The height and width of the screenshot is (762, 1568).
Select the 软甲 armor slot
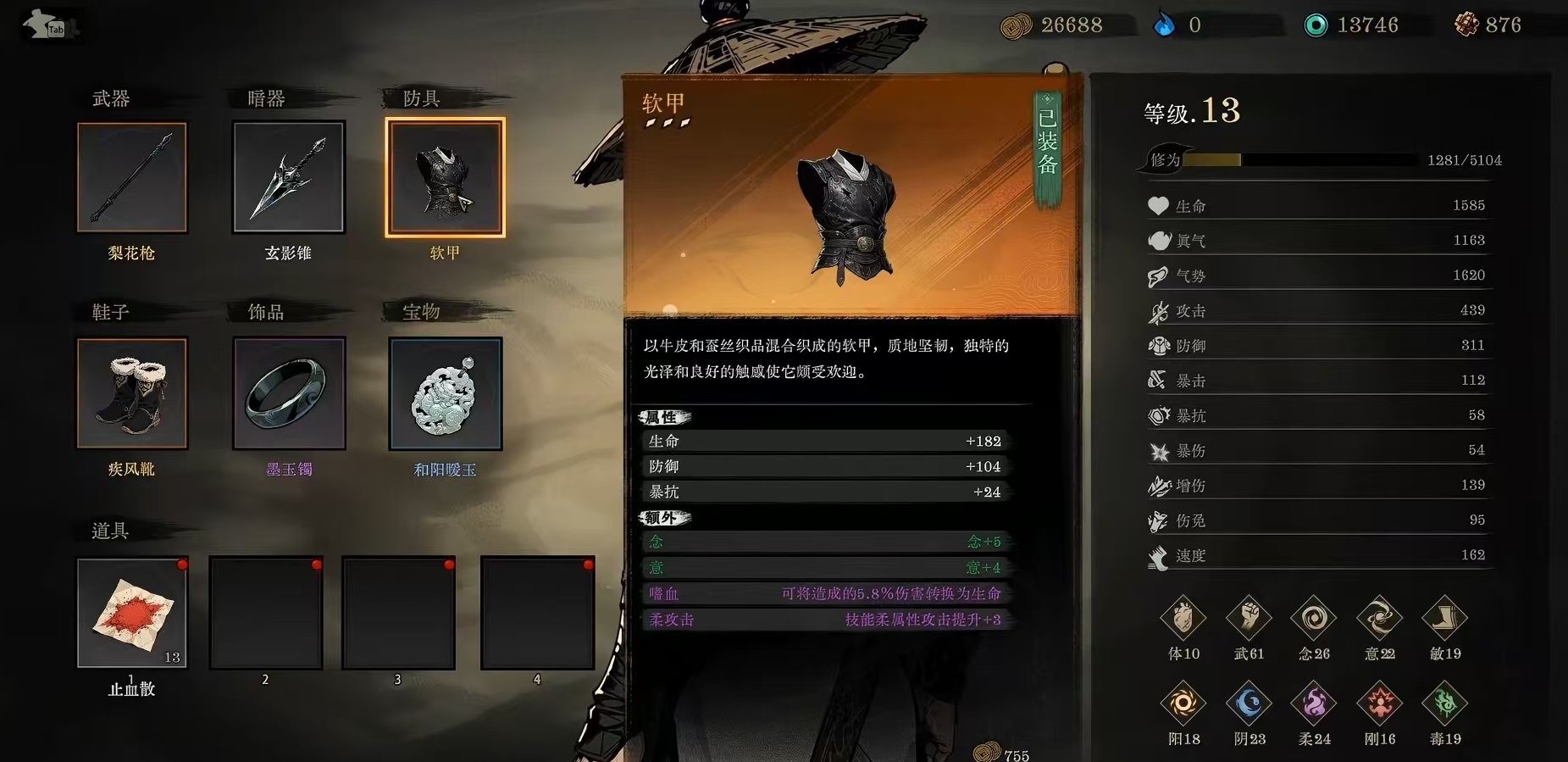tap(445, 177)
